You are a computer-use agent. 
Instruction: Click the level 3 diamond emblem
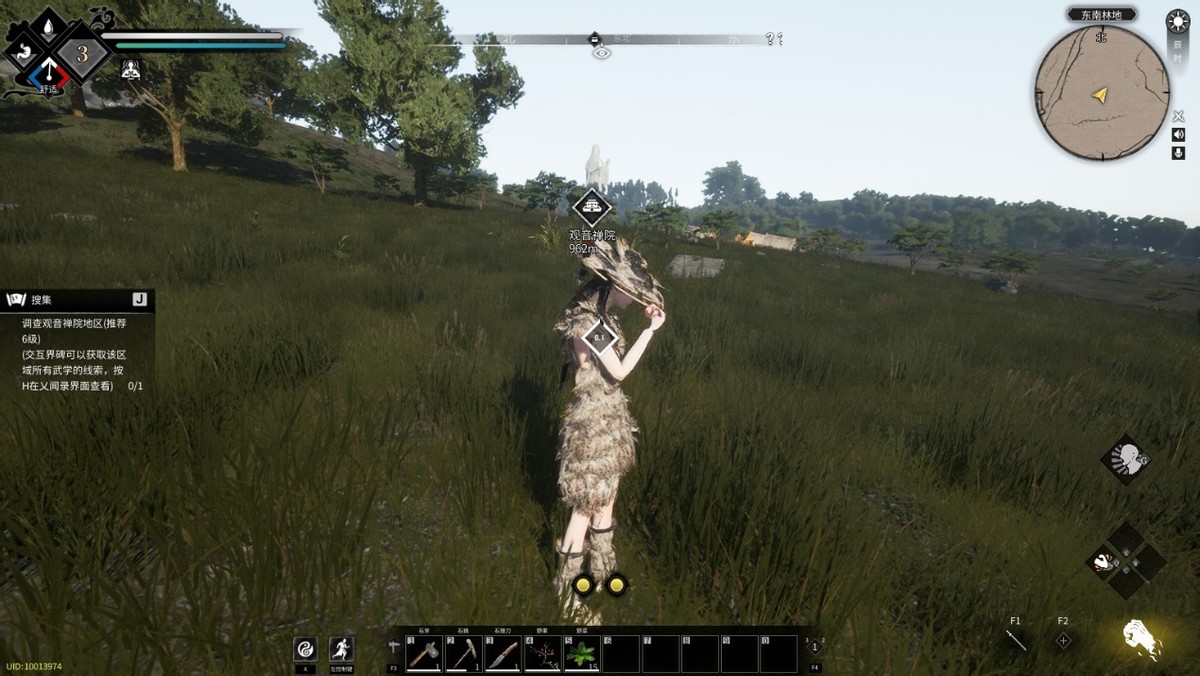coord(82,54)
